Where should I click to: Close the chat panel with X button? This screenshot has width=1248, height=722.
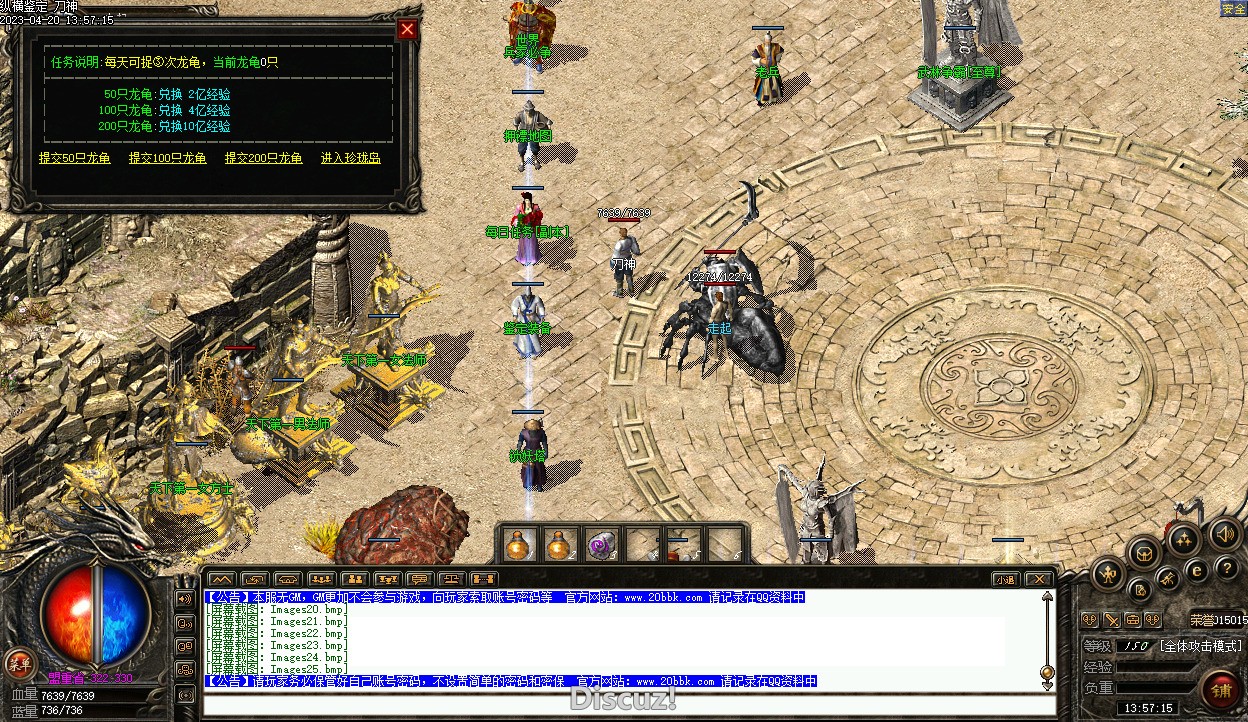[1039, 579]
